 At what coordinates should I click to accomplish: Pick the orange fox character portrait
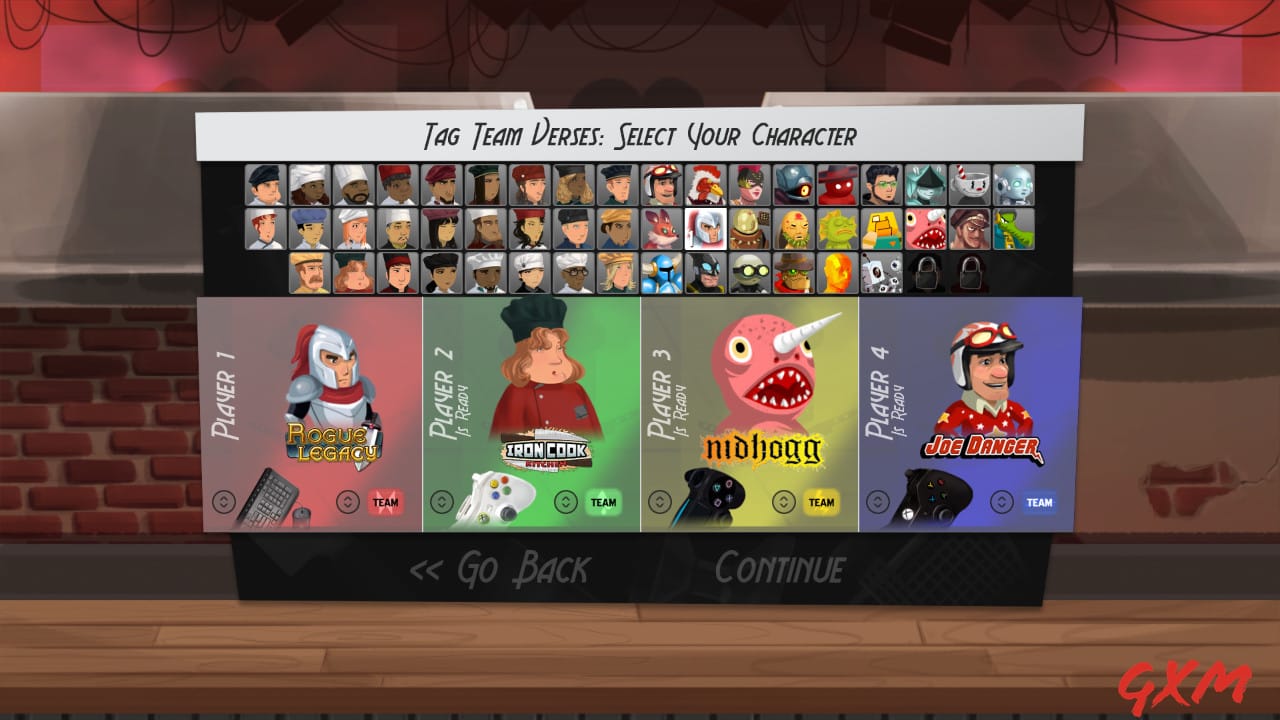(x=660, y=229)
